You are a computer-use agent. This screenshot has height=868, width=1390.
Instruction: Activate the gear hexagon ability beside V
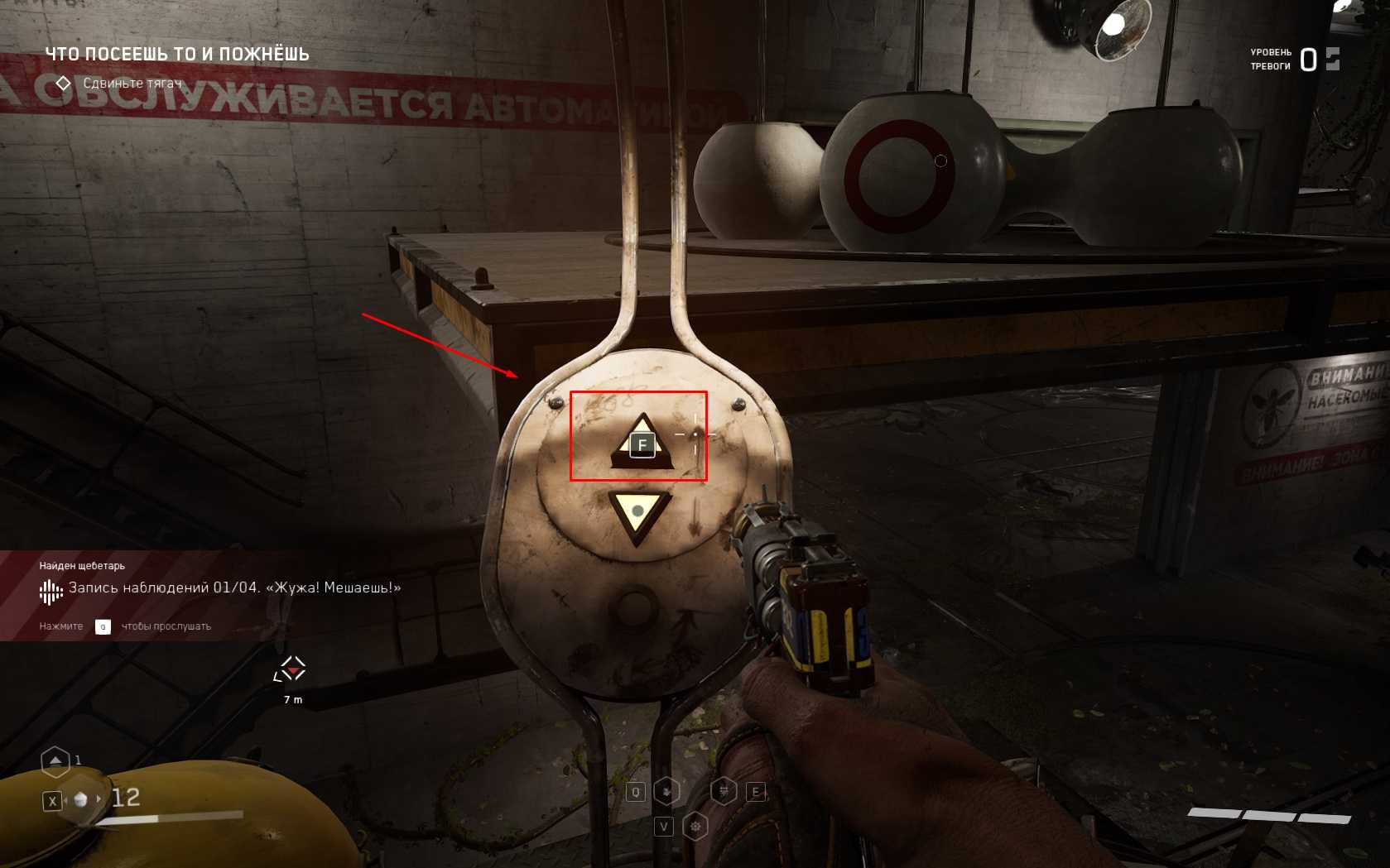click(x=695, y=826)
